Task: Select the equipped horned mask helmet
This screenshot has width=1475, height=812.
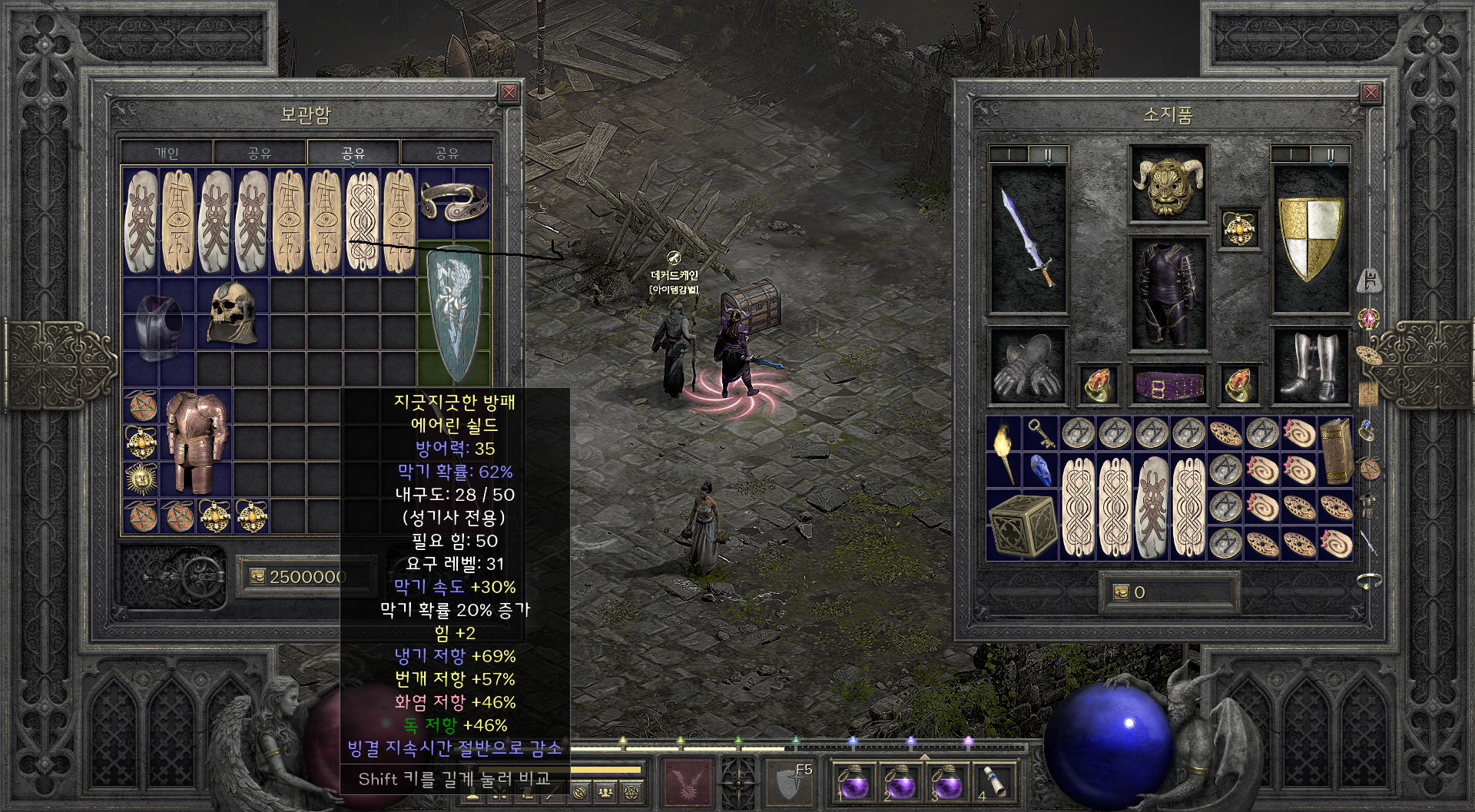Action: point(1168,184)
